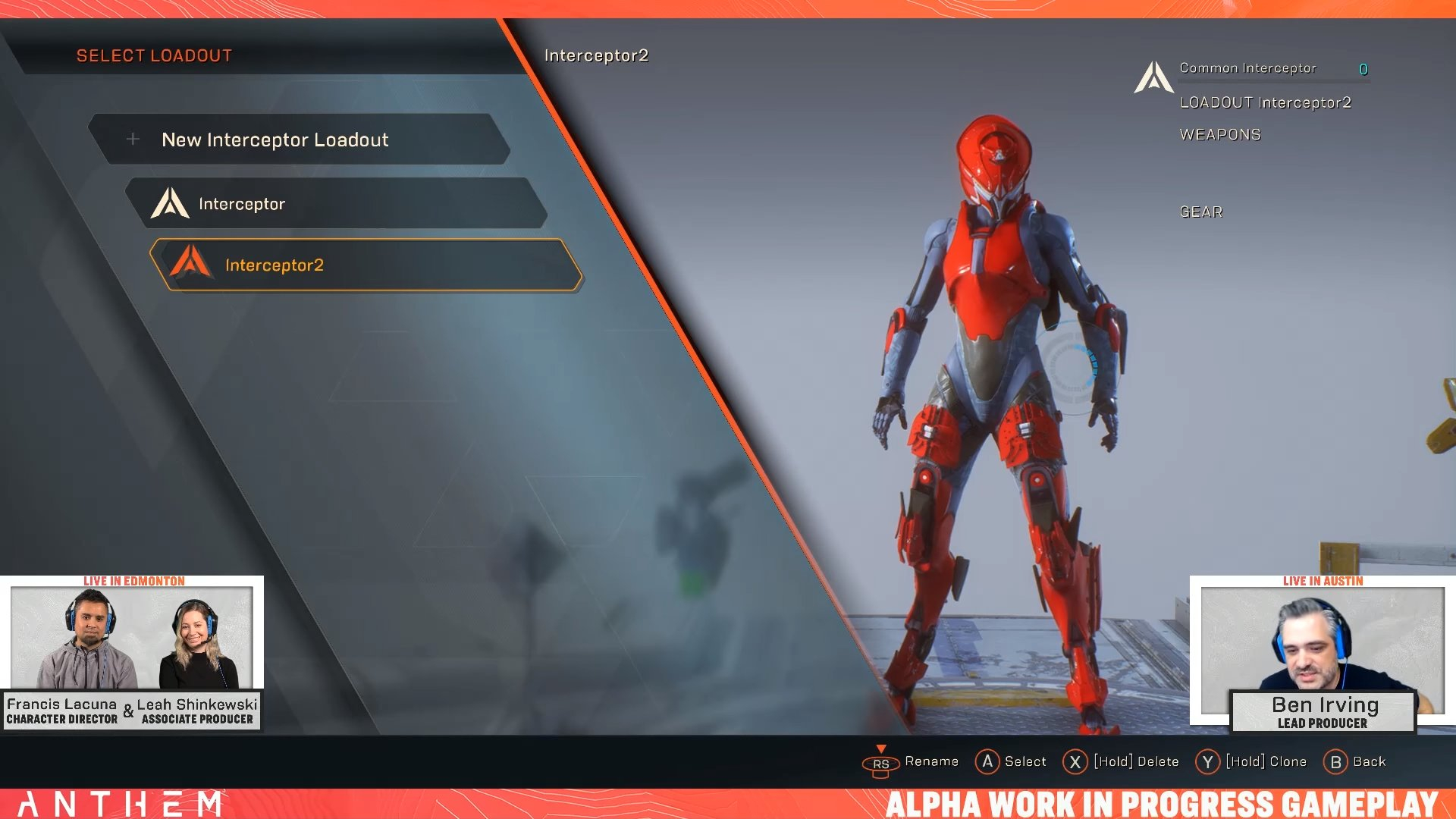Click the B Back button prompt icon

pyautogui.click(x=1337, y=761)
